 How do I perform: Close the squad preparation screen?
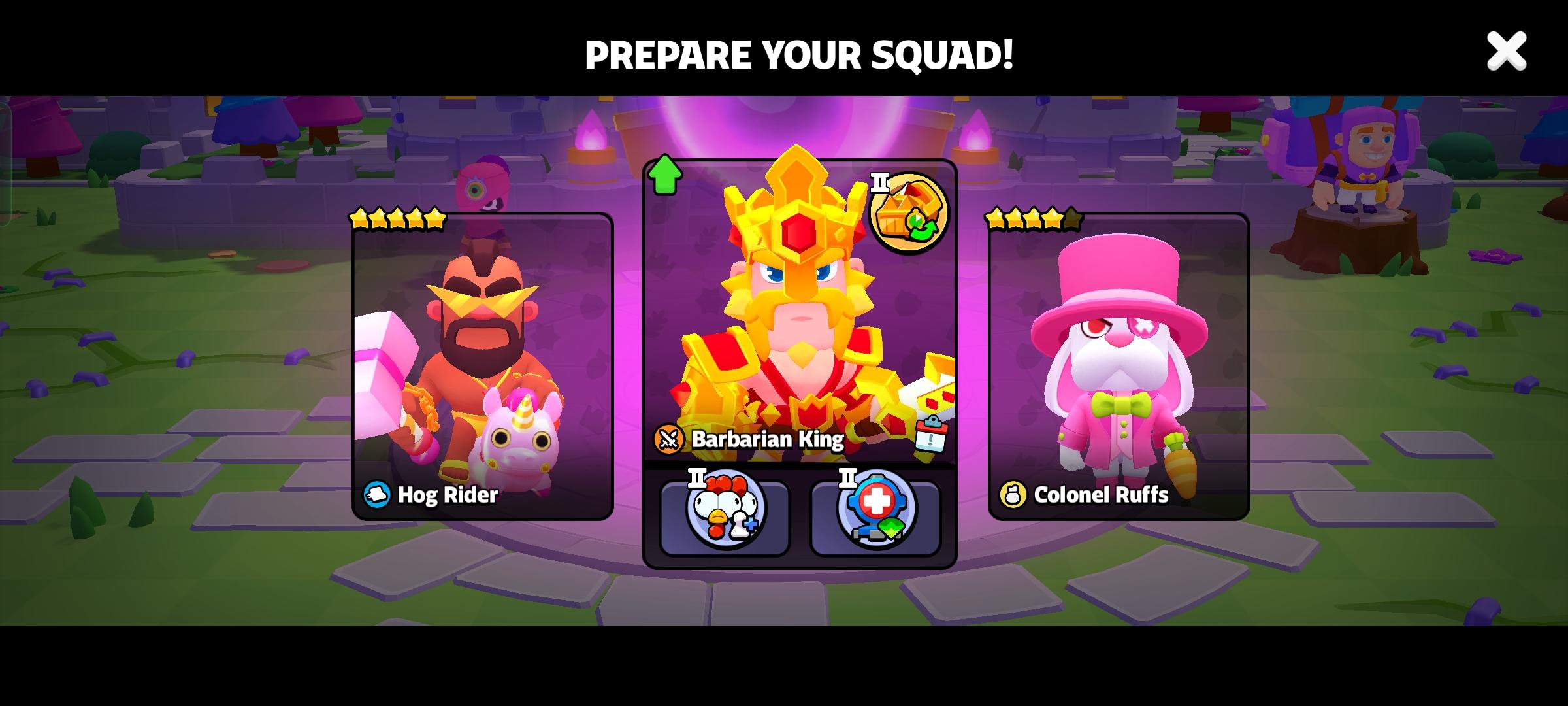coord(1506,51)
